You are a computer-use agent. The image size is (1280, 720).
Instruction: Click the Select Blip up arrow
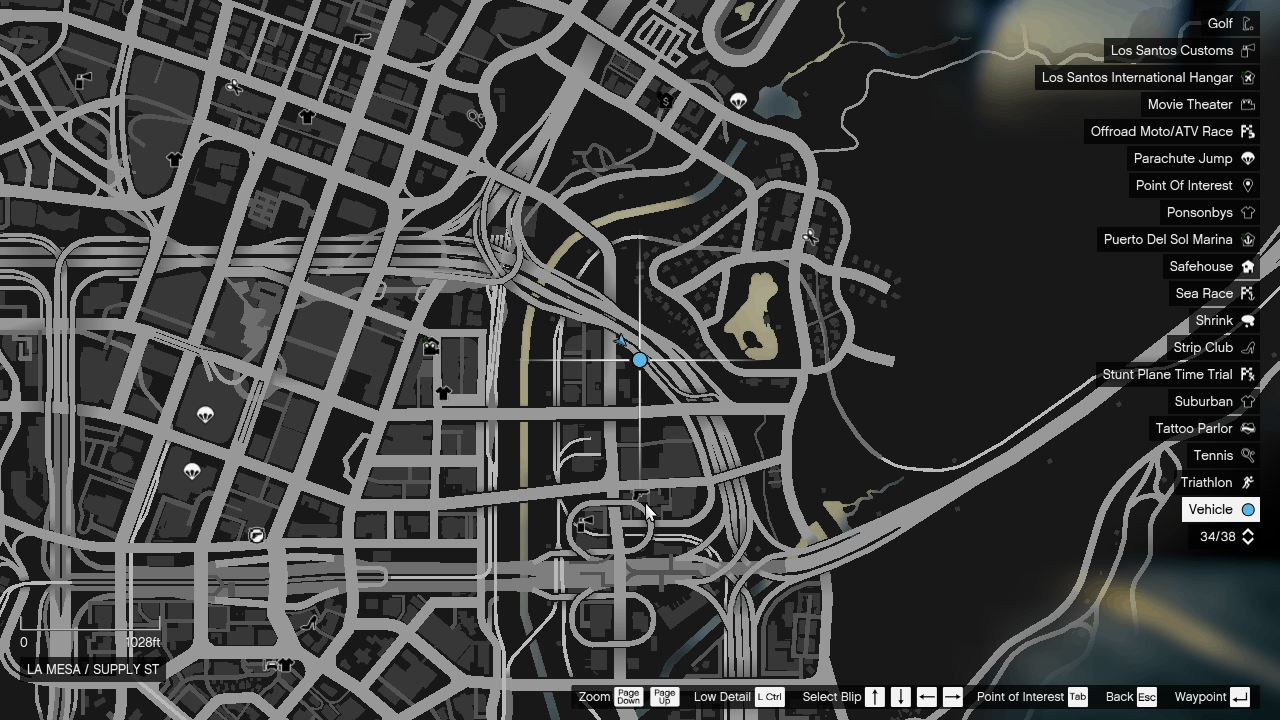pos(873,697)
